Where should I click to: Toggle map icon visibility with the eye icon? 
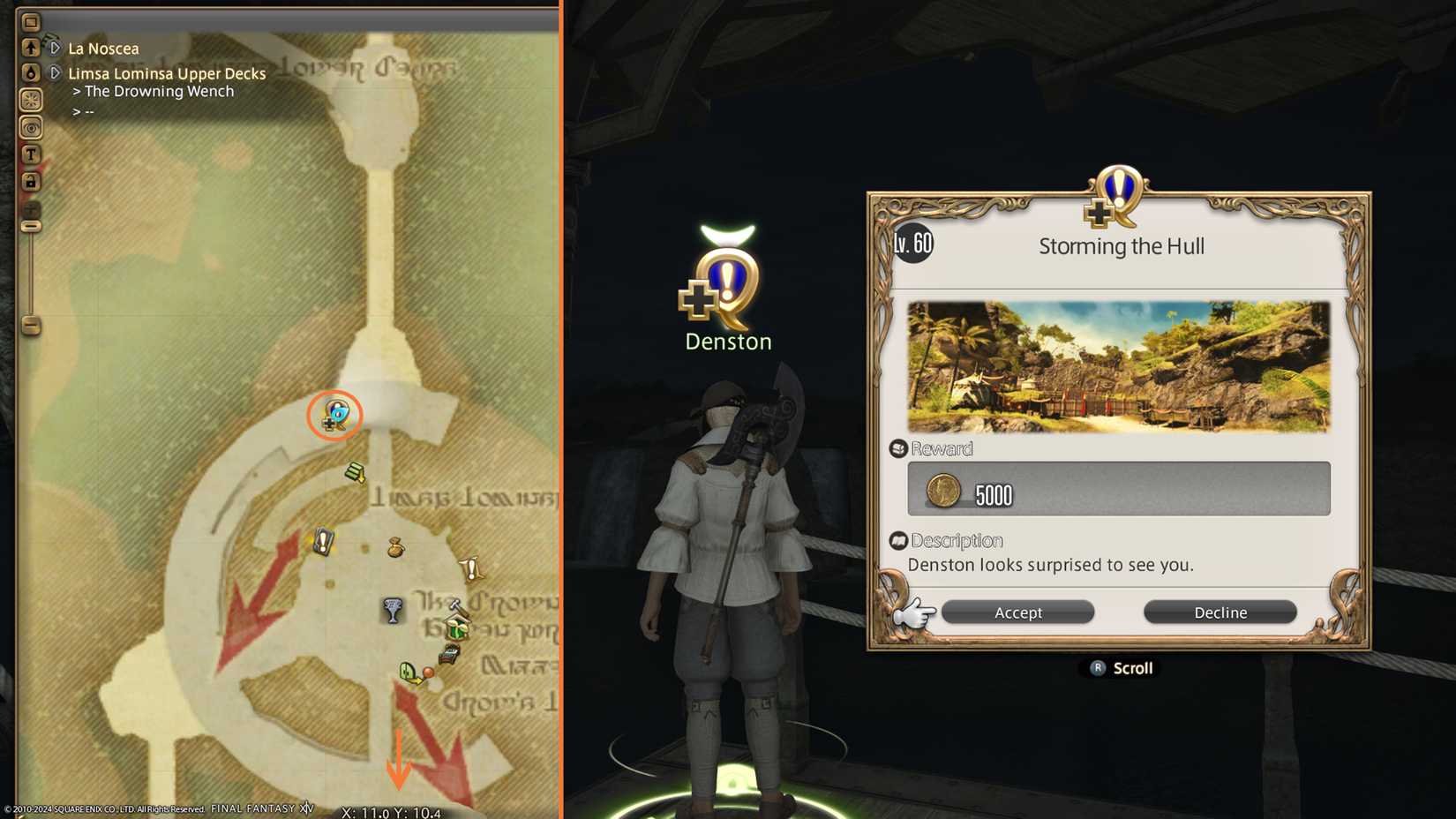point(31,126)
